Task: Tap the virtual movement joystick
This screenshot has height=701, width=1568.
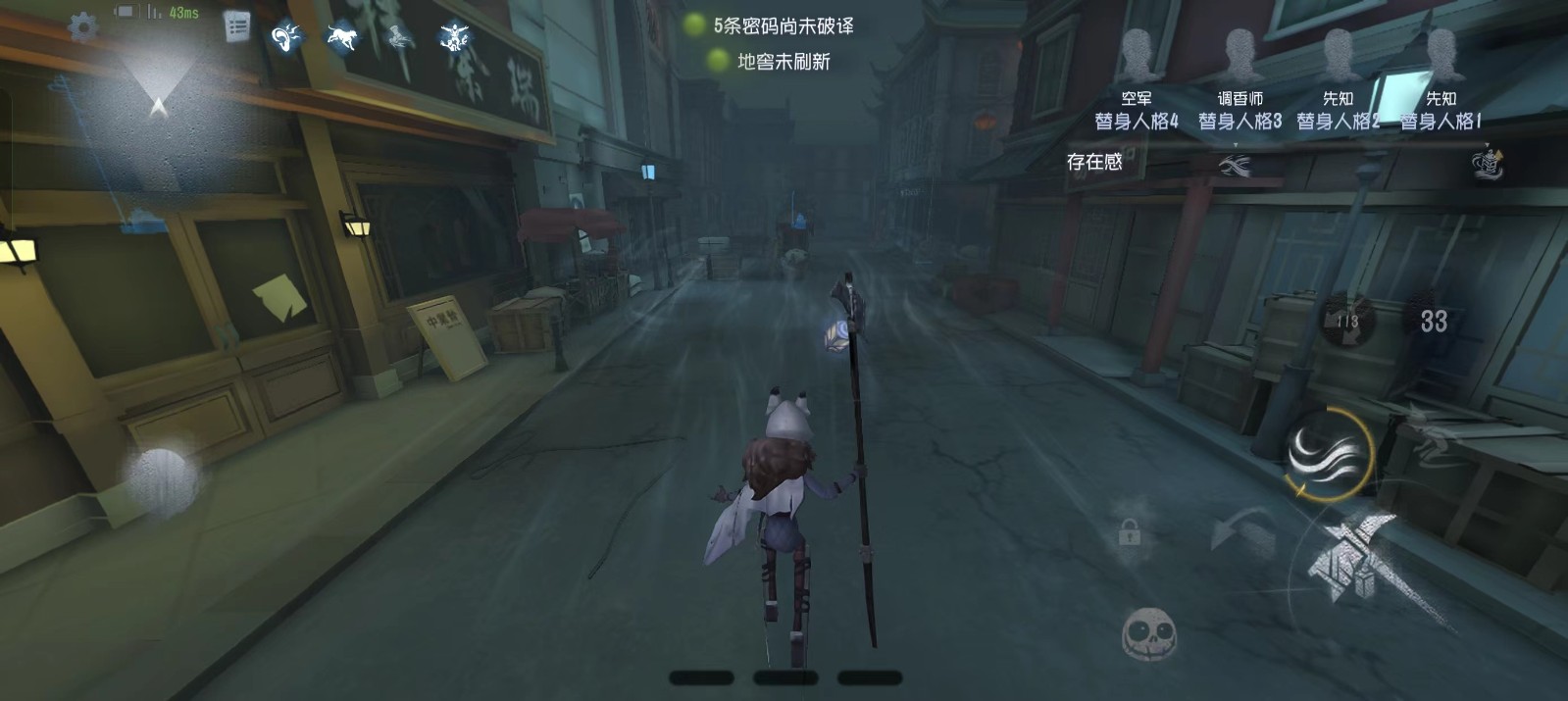Action: [x=162, y=480]
